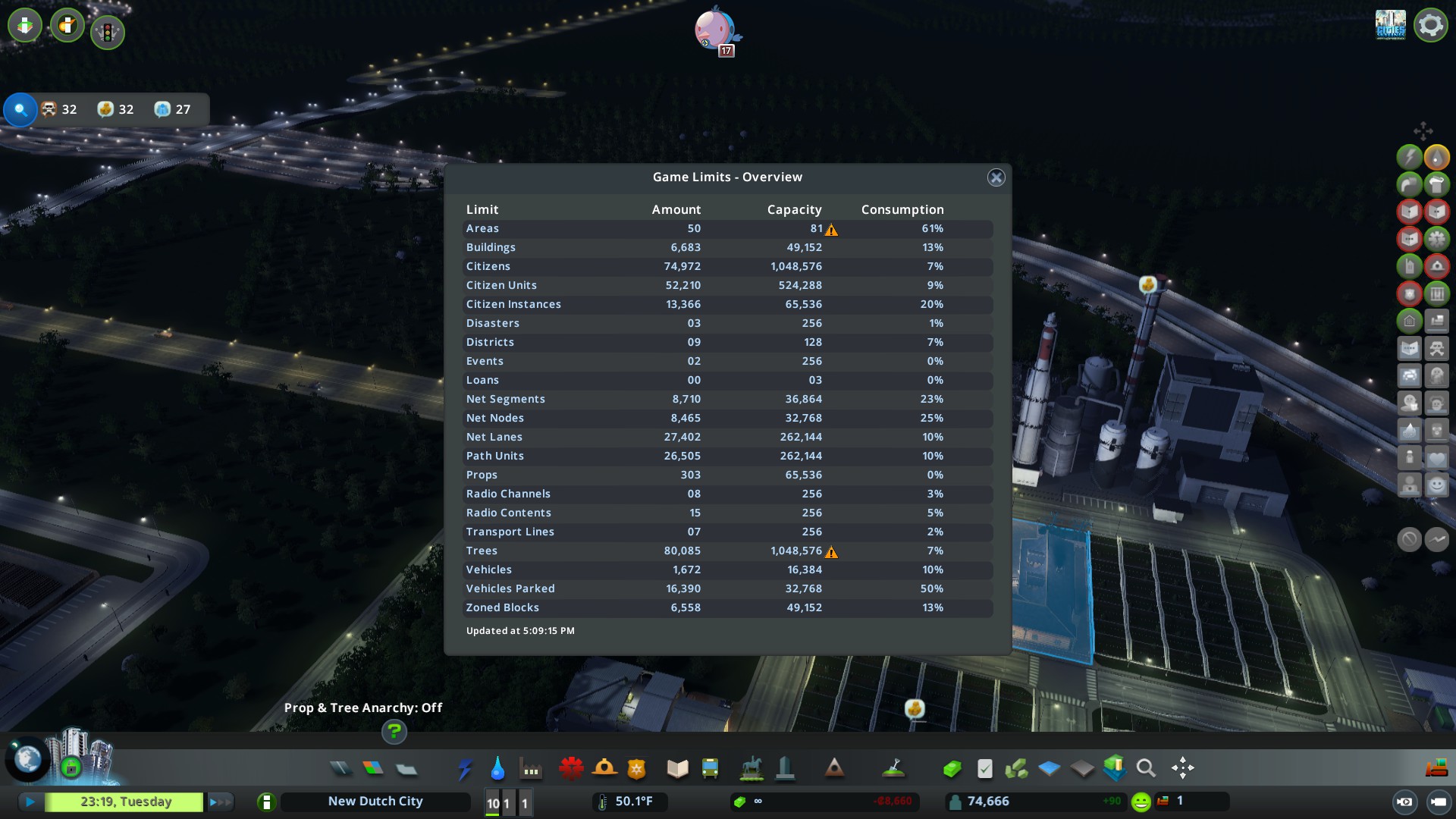Image resolution: width=1456 pixels, height=819 pixels.
Task: Open the Education services menu
Action: pos(677,768)
